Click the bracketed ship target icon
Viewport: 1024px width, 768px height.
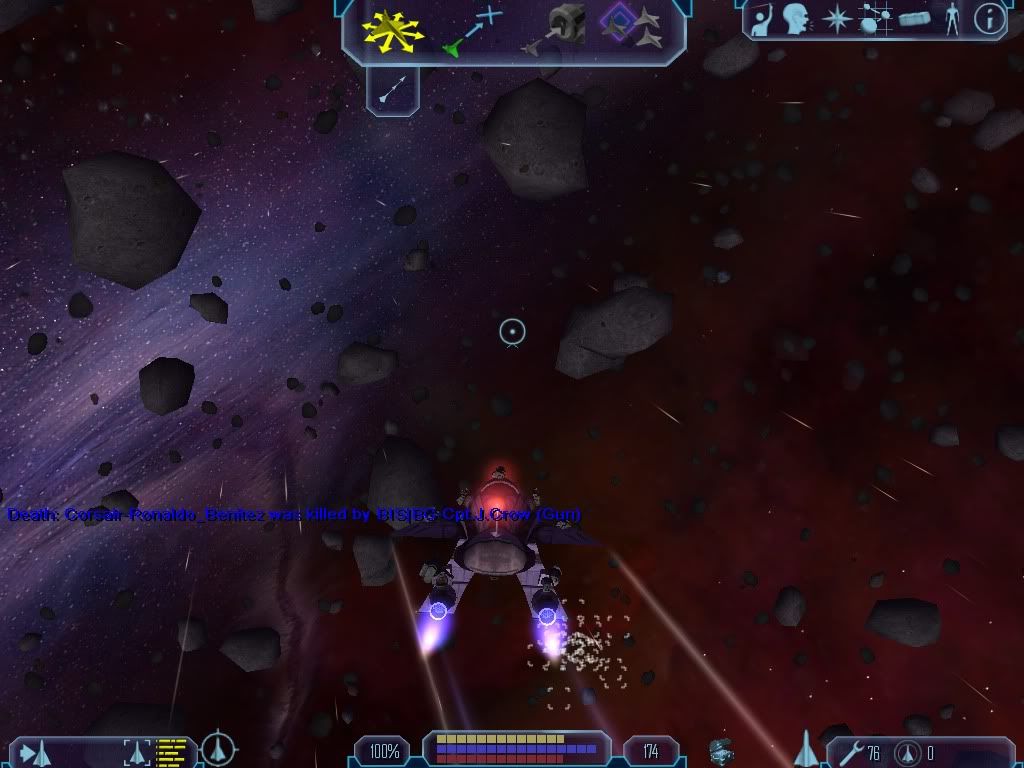click(x=137, y=751)
